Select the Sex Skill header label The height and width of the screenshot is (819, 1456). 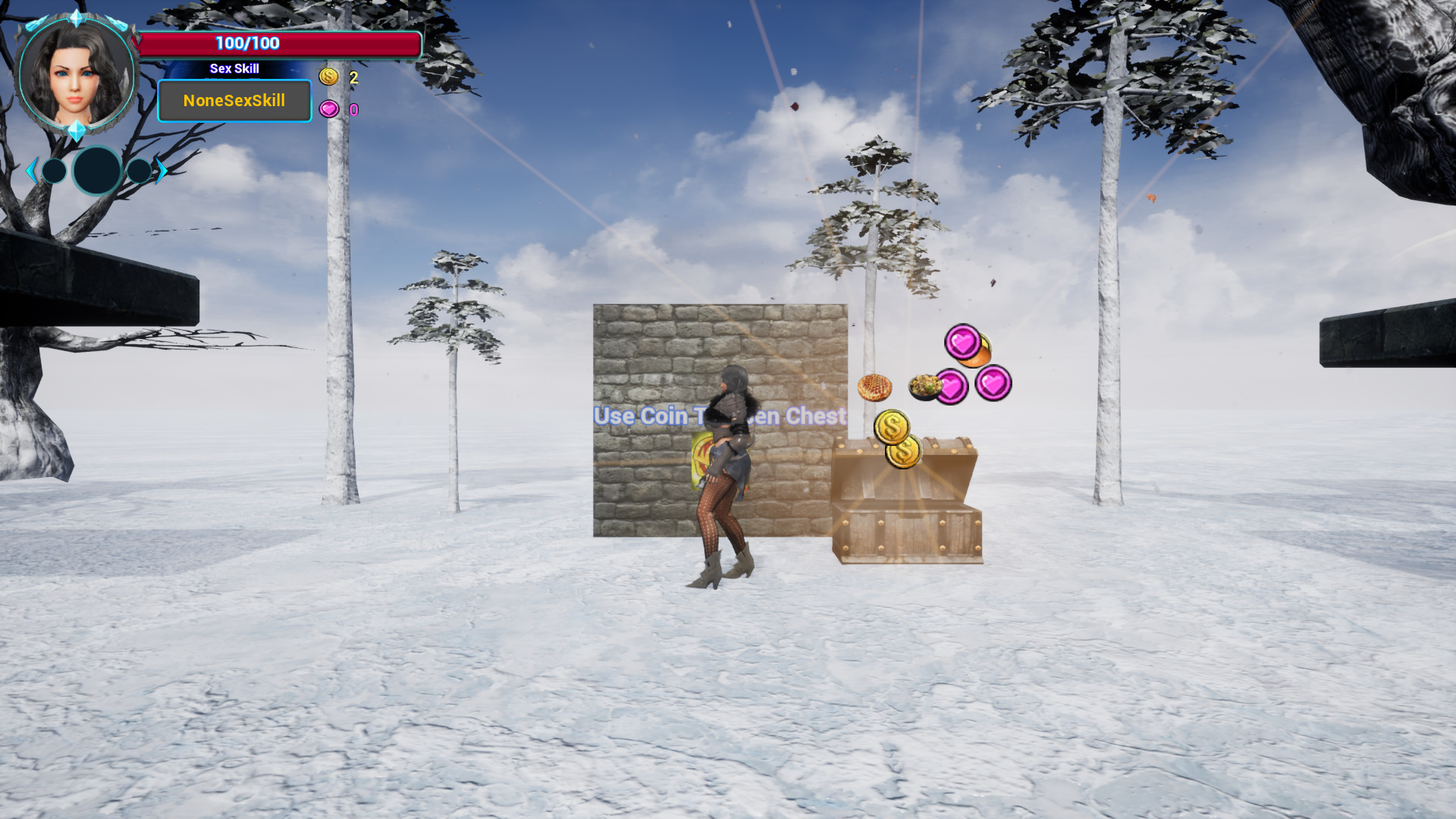point(234,68)
